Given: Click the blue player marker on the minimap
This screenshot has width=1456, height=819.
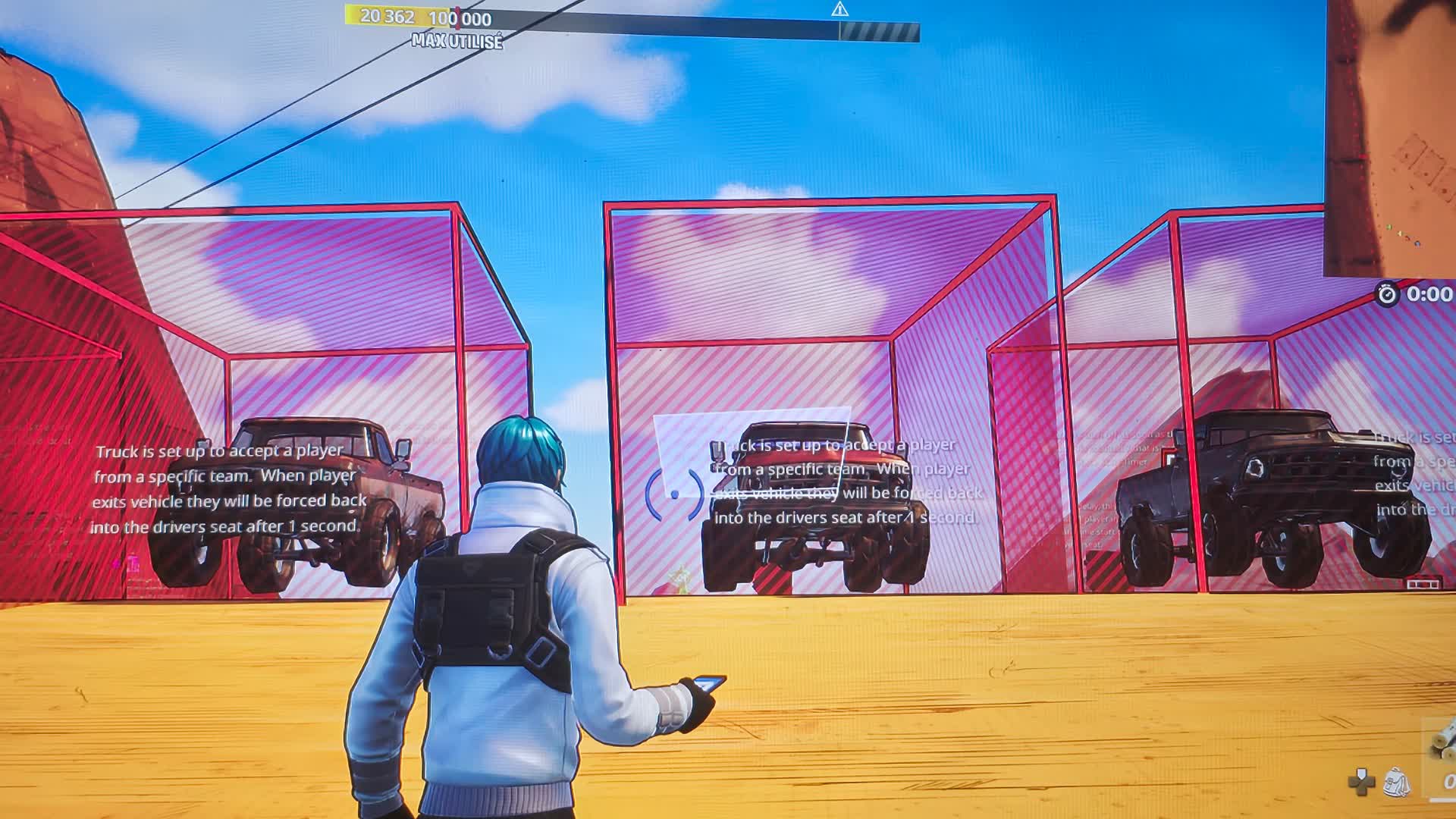Looking at the screenshot, I should tap(1417, 243).
